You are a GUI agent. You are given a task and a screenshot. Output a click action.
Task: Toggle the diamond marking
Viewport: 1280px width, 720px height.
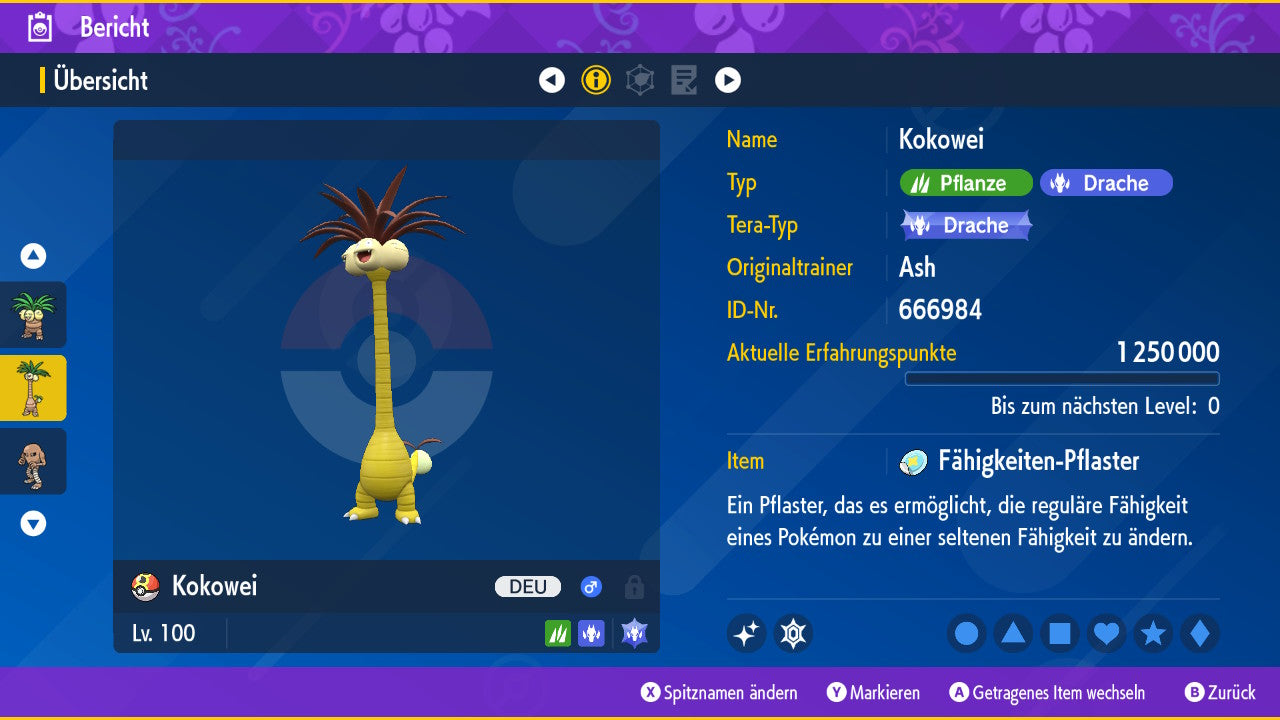pos(1199,633)
